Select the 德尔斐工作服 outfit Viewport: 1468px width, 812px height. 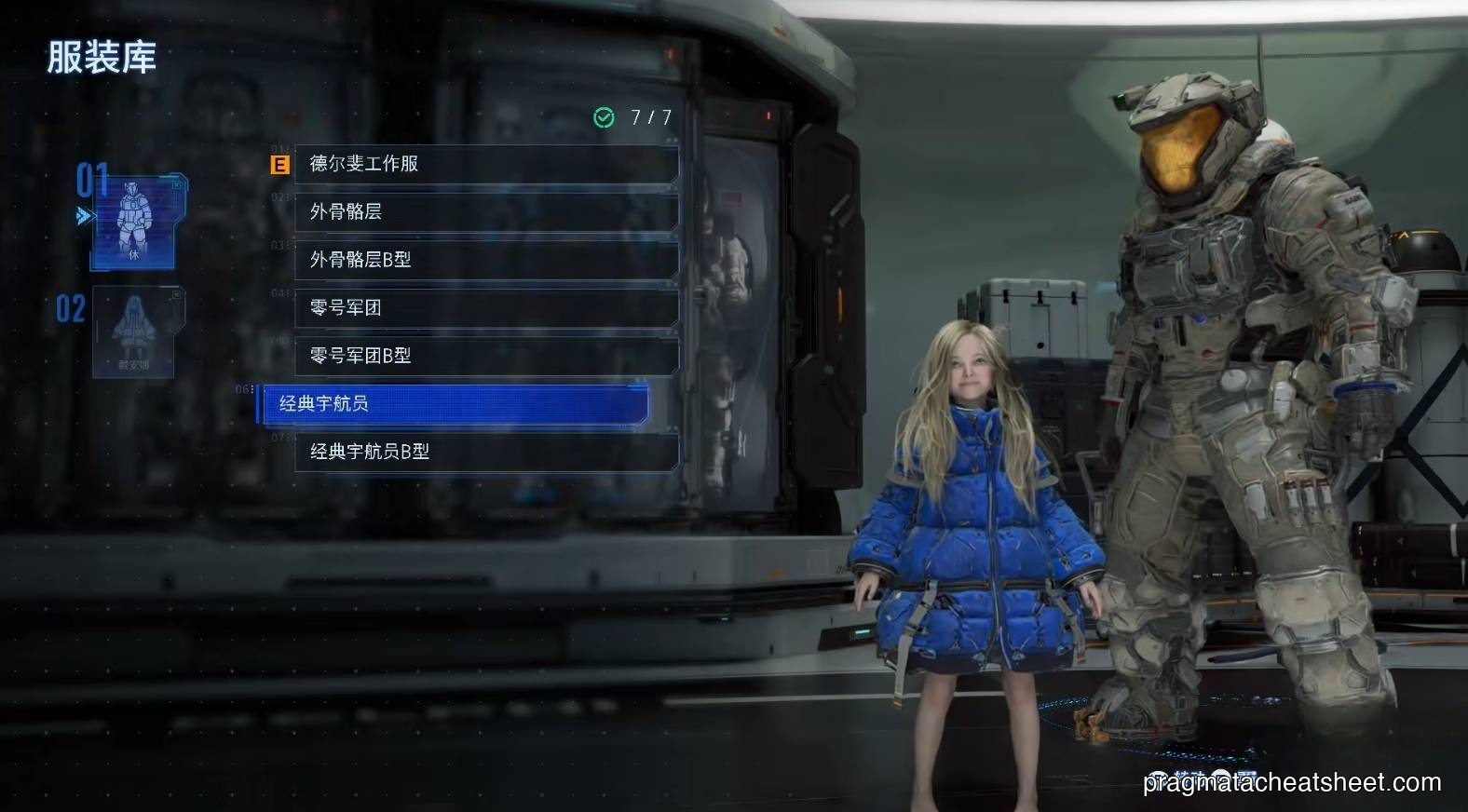pyautogui.click(x=485, y=164)
